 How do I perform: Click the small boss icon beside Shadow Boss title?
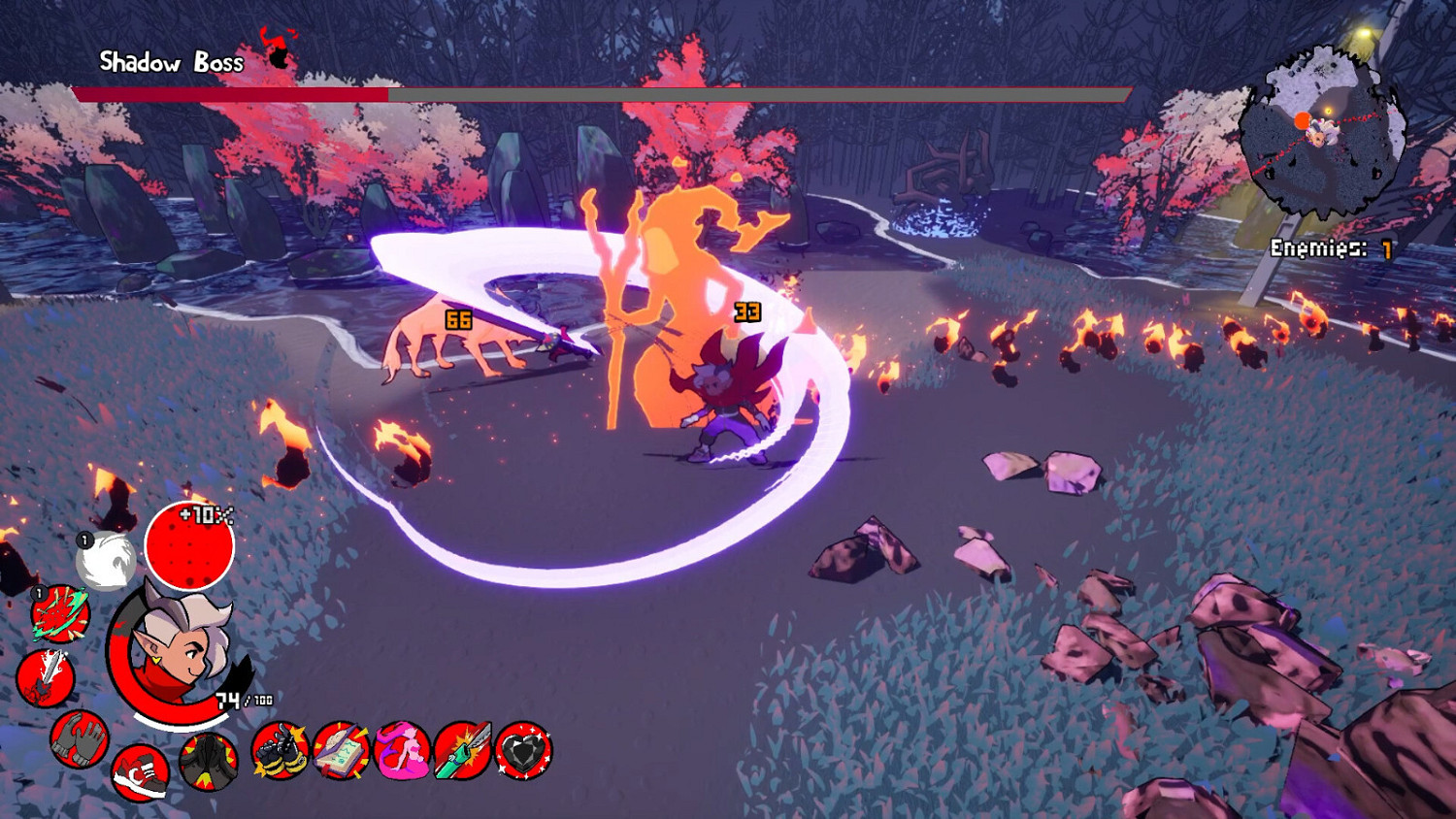tap(275, 53)
